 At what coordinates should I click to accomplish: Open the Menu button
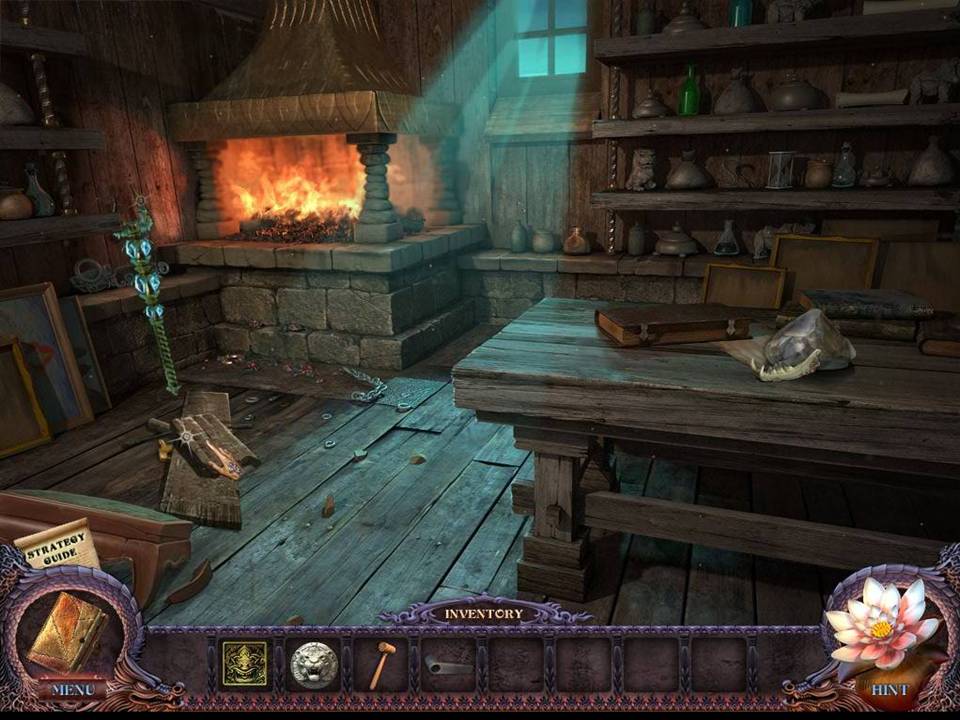coord(73,689)
